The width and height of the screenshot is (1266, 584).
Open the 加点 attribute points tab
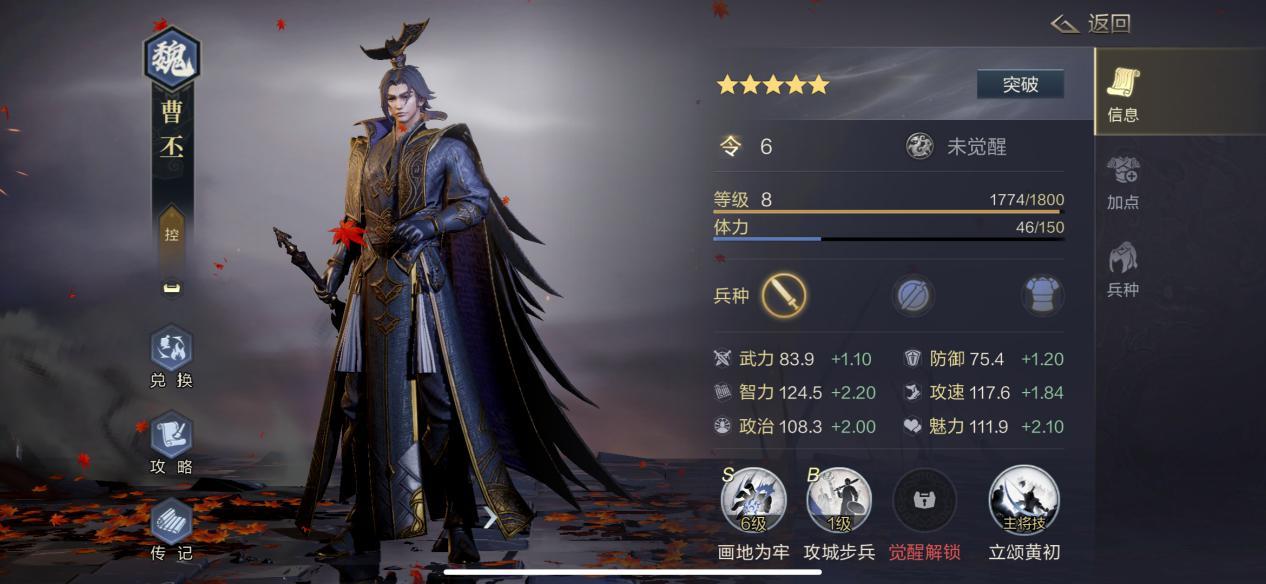1123,182
